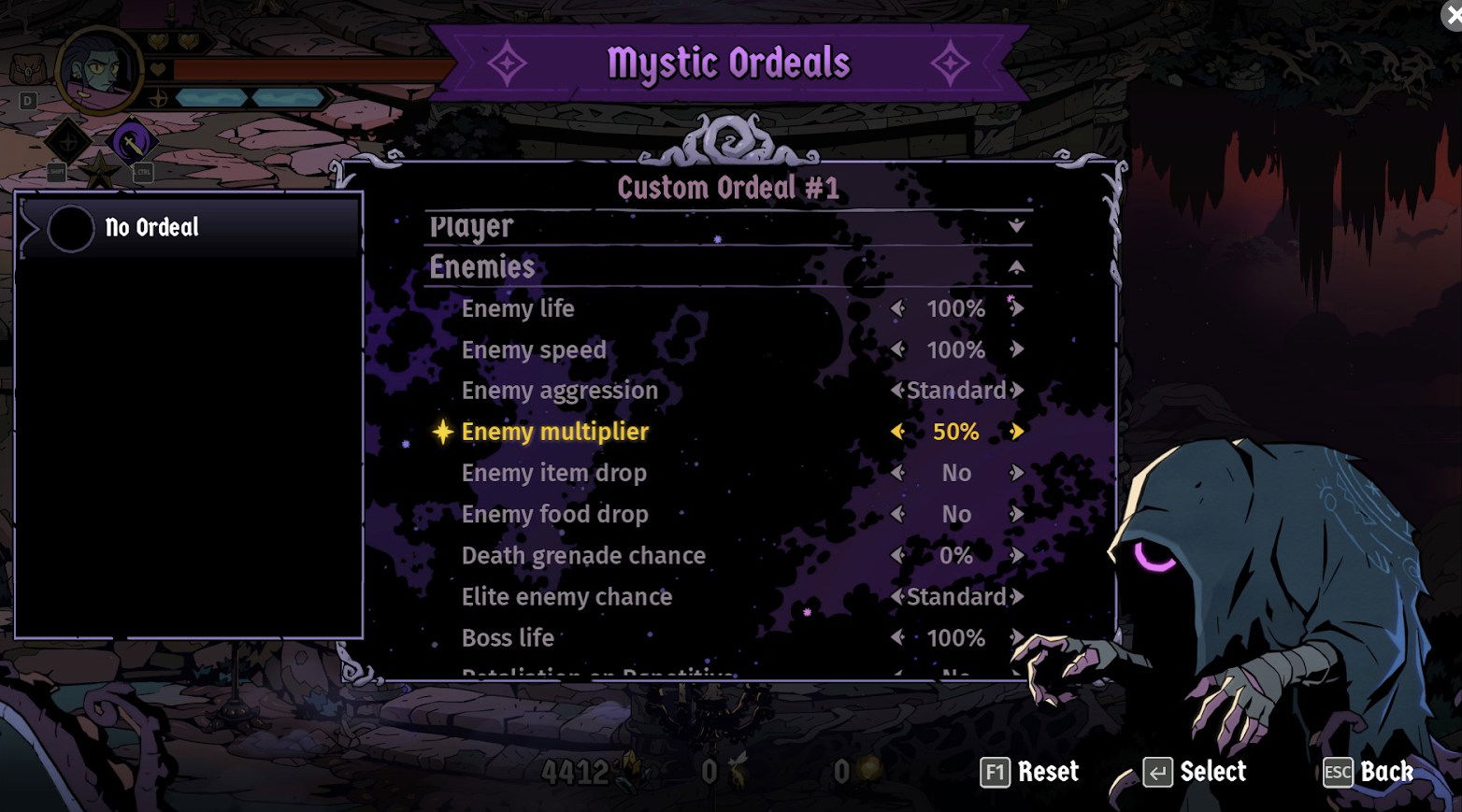Image resolution: width=1462 pixels, height=812 pixels.
Task: Decrease Enemy life with left arrow
Action: pos(897,308)
